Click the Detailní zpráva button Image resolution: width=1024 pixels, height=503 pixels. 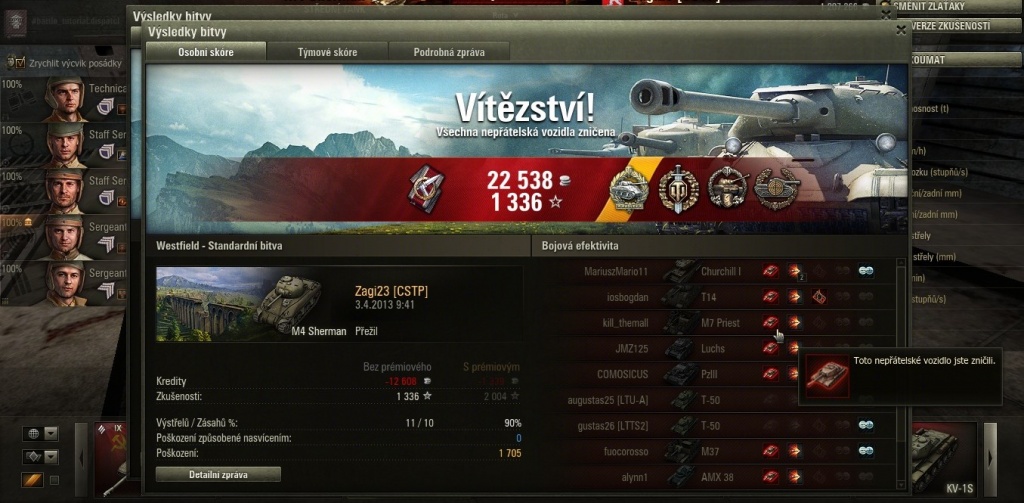pos(218,474)
